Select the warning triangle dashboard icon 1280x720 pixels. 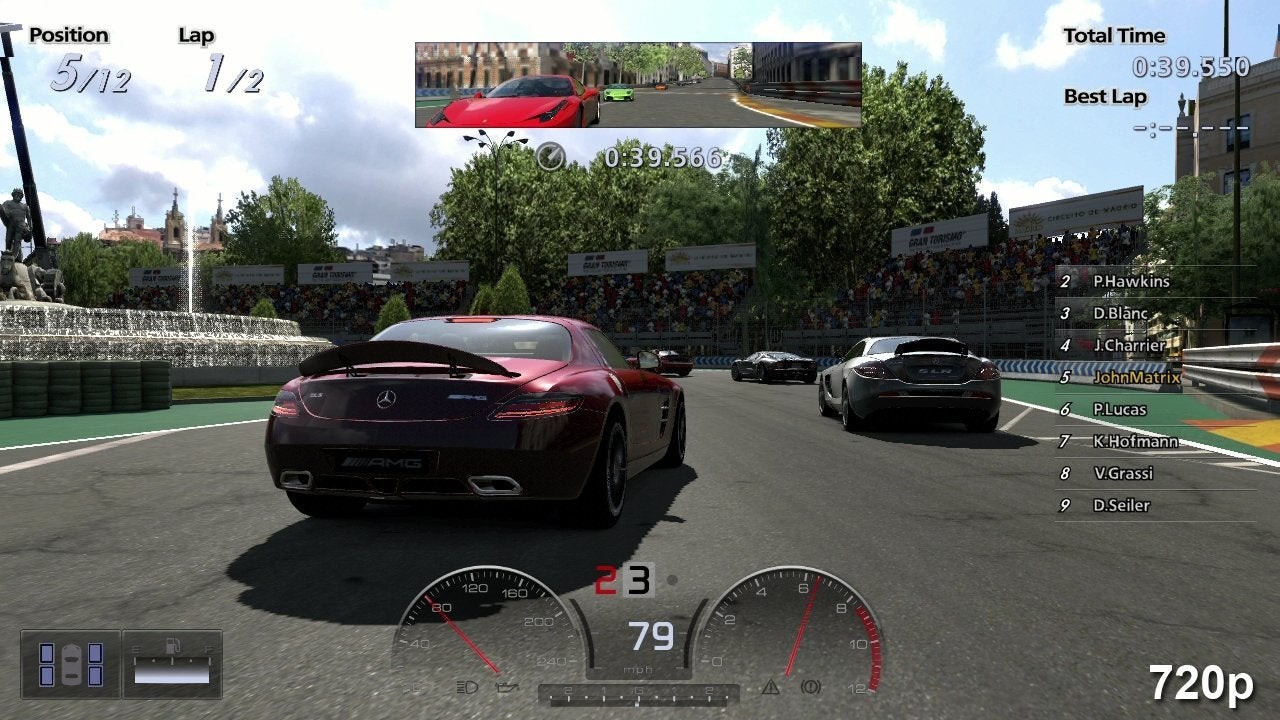point(770,688)
